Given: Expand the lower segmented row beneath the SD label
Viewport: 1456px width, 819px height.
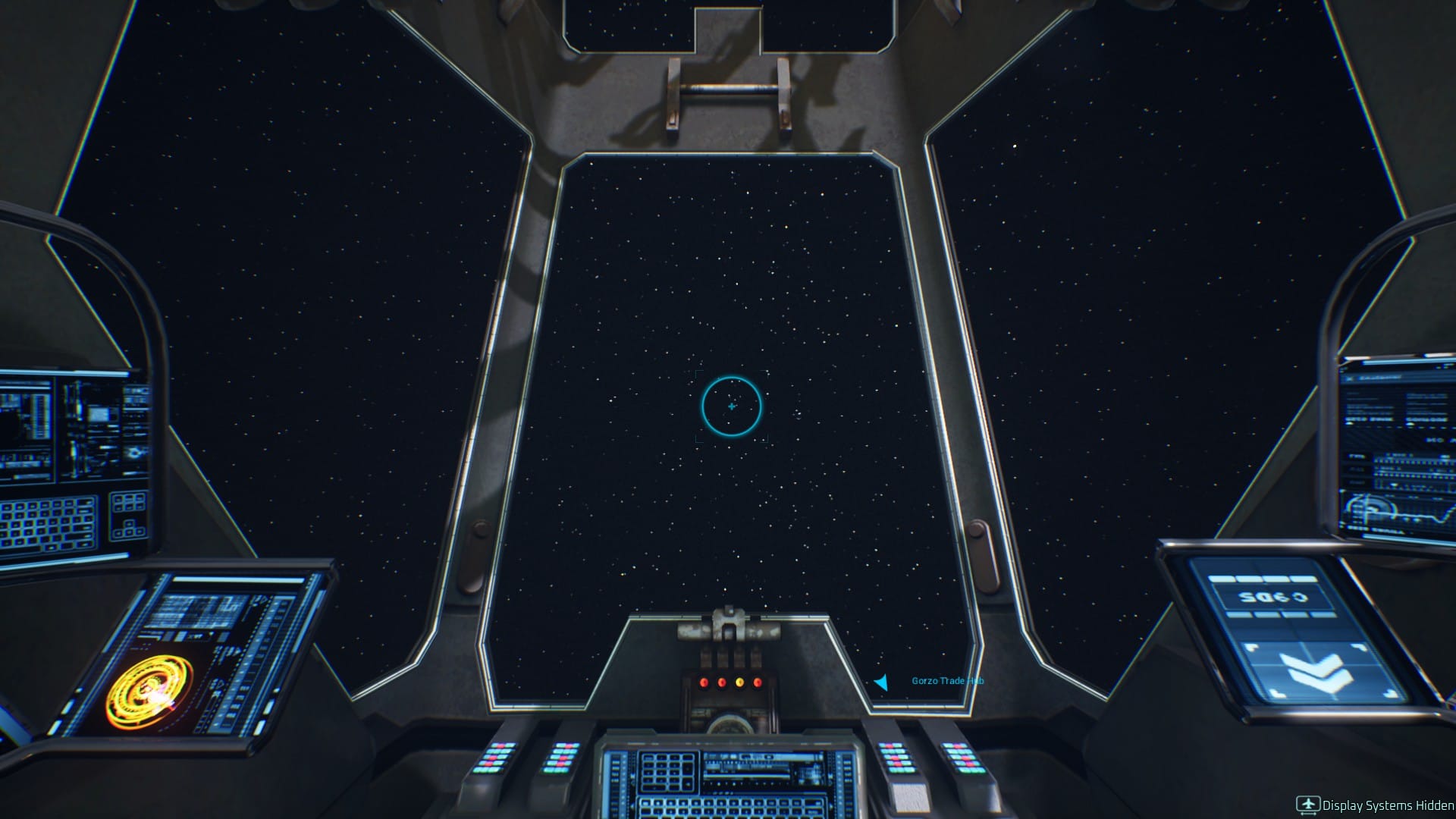Looking at the screenshot, I should point(1280,614).
